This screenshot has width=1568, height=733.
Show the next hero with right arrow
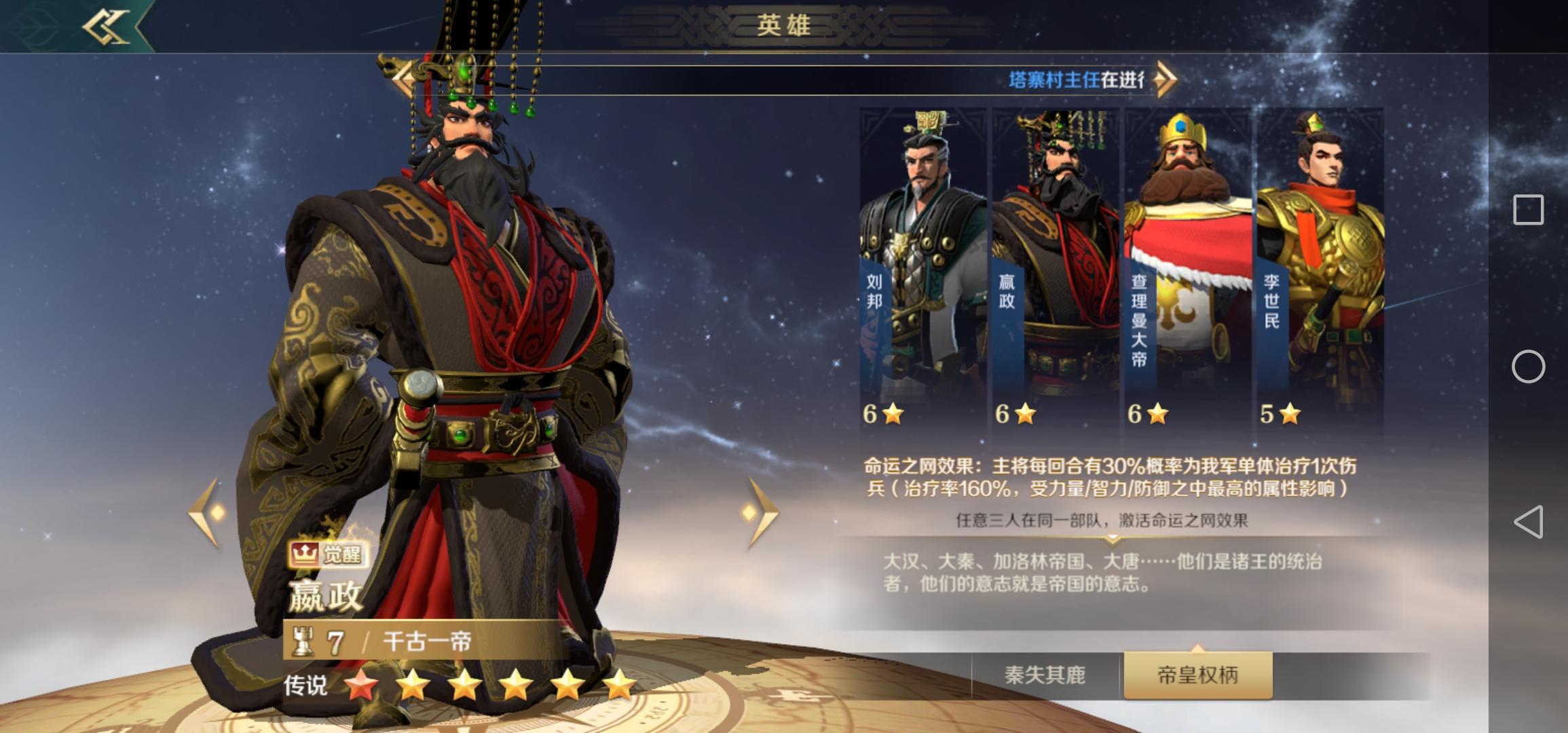pyautogui.click(x=762, y=512)
